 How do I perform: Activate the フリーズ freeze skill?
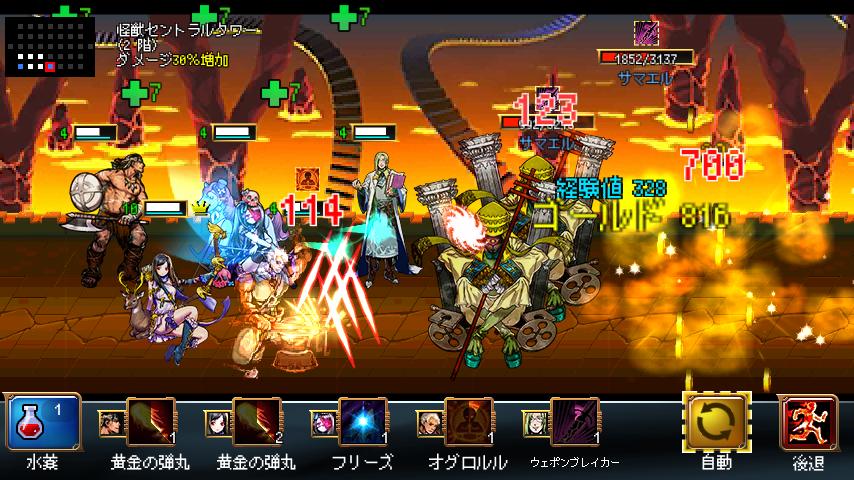point(362,423)
